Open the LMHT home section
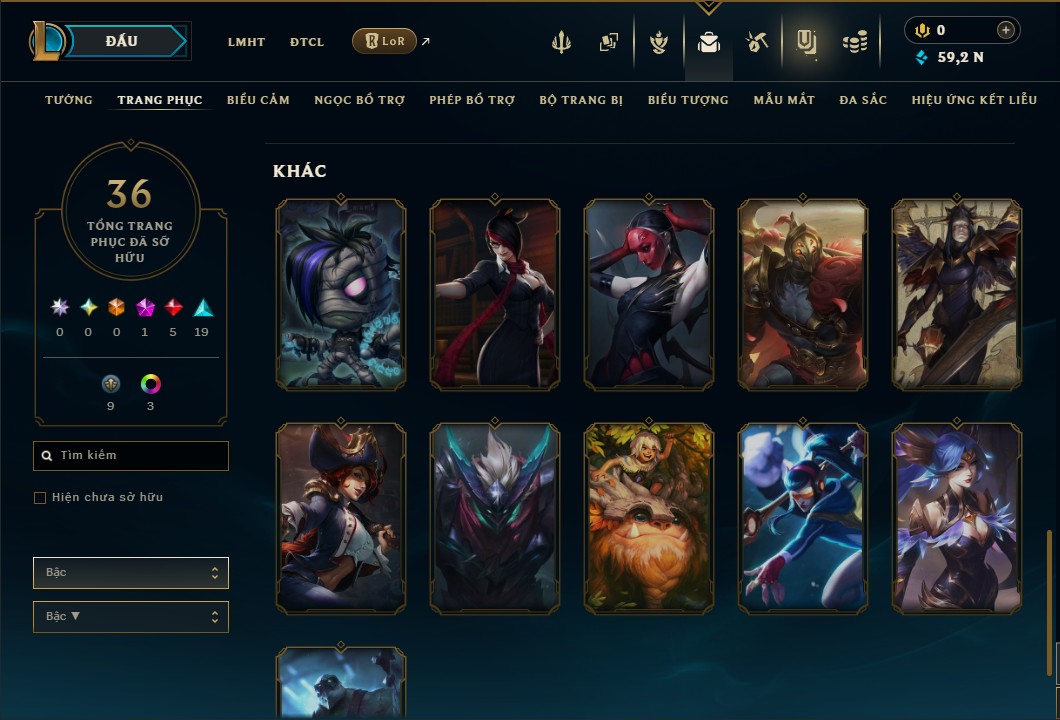1060x720 pixels. (246, 42)
